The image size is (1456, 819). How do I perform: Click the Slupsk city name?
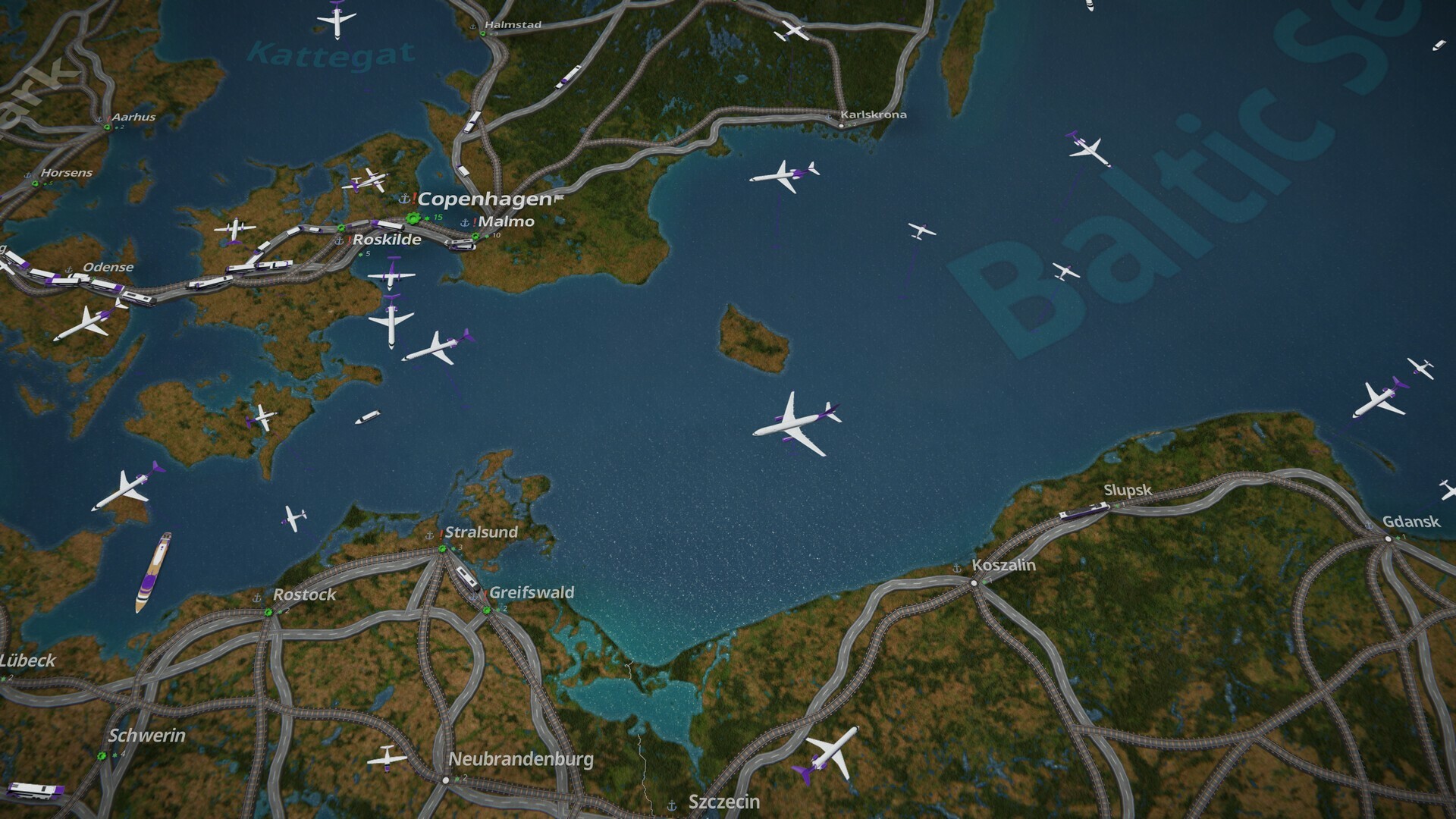pos(1127,491)
